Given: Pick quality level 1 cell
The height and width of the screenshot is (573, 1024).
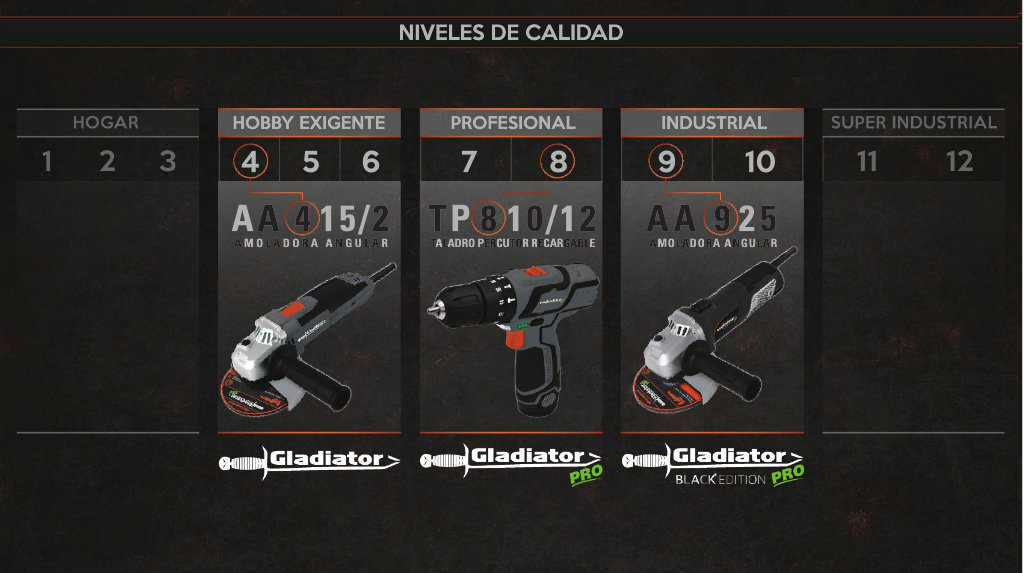Looking at the screenshot, I should click(x=47, y=161).
